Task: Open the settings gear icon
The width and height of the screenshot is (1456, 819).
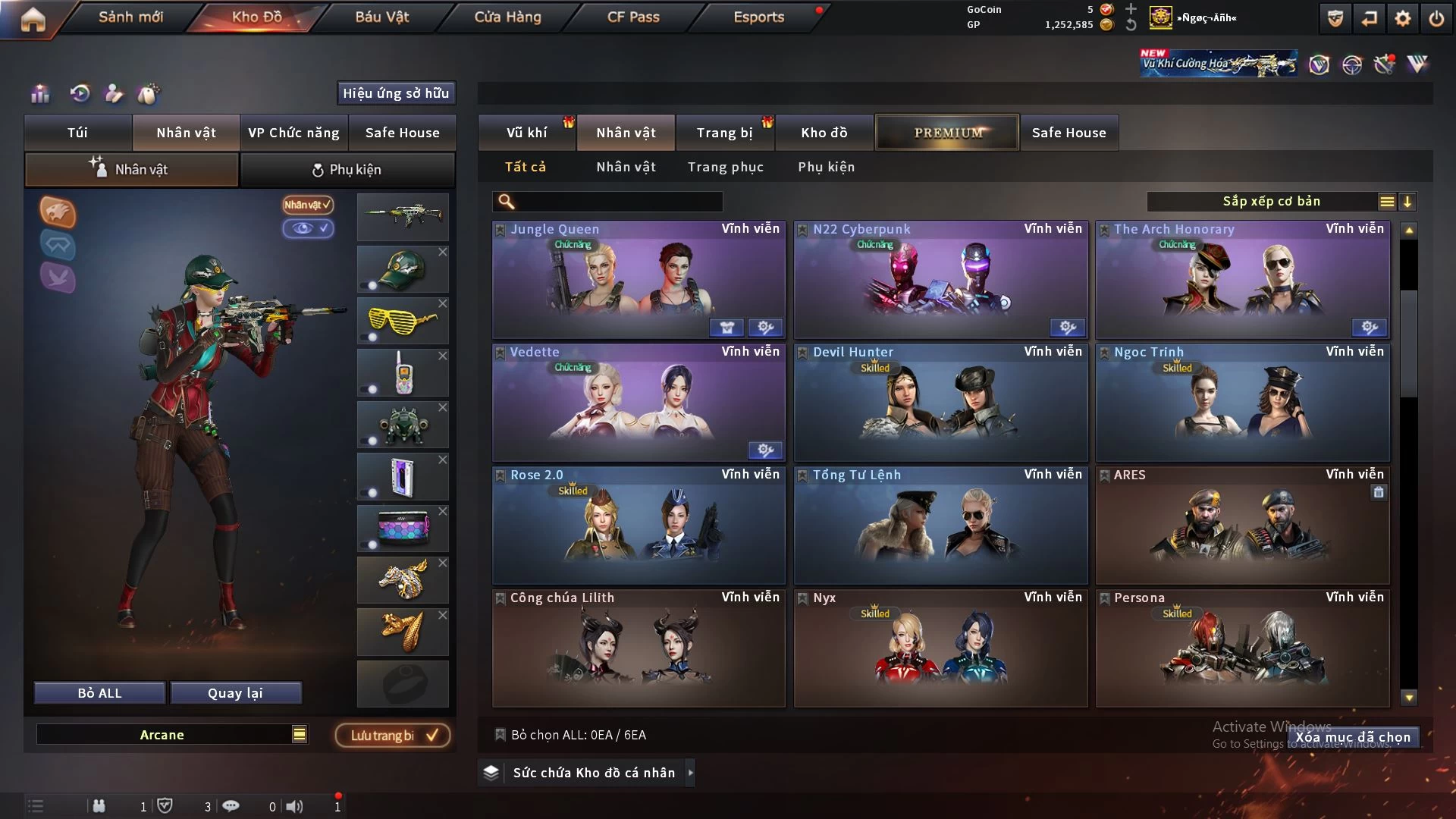Action: [x=1403, y=18]
